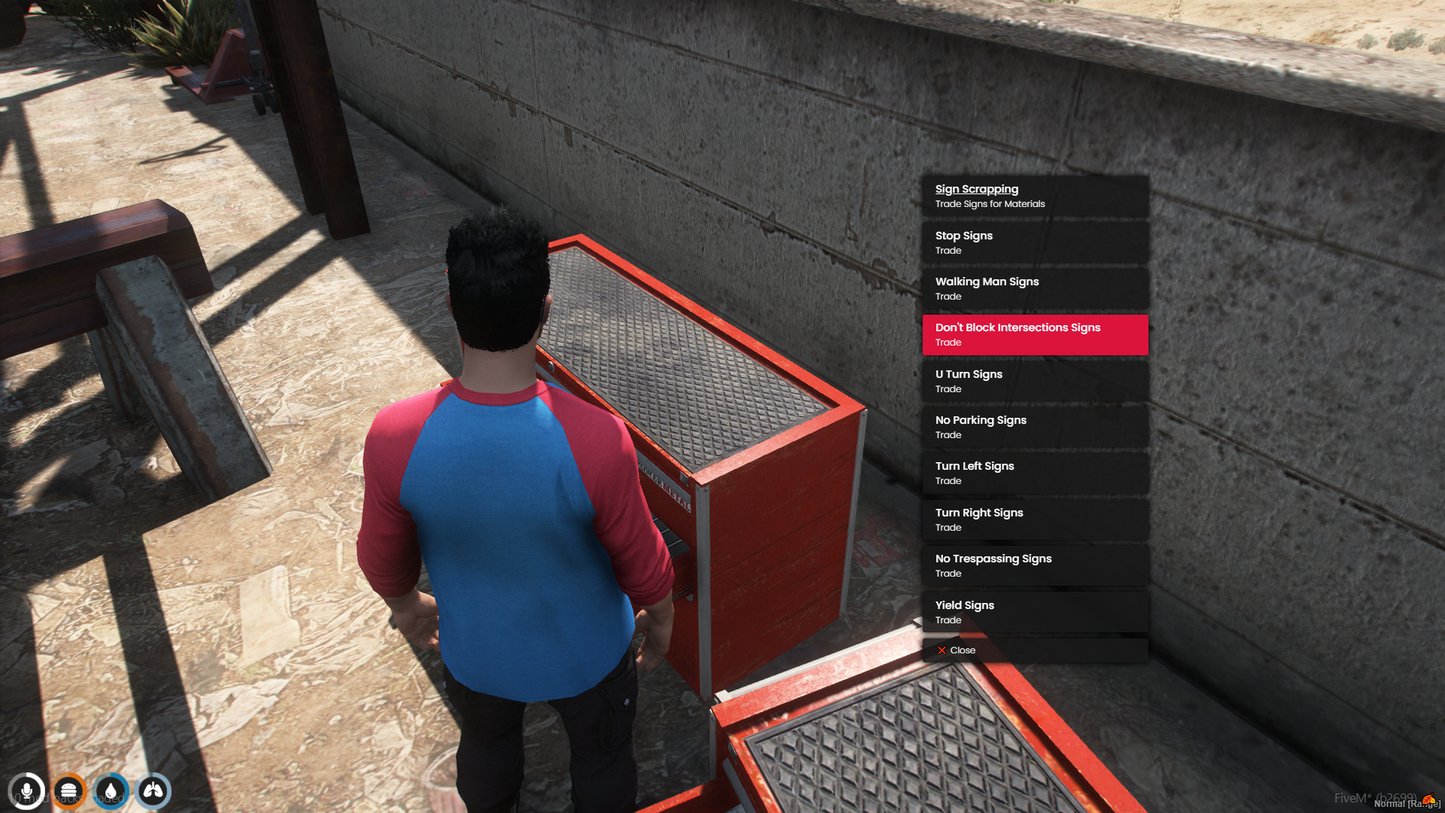Pick the U Turn Signs entry

point(1034,381)
